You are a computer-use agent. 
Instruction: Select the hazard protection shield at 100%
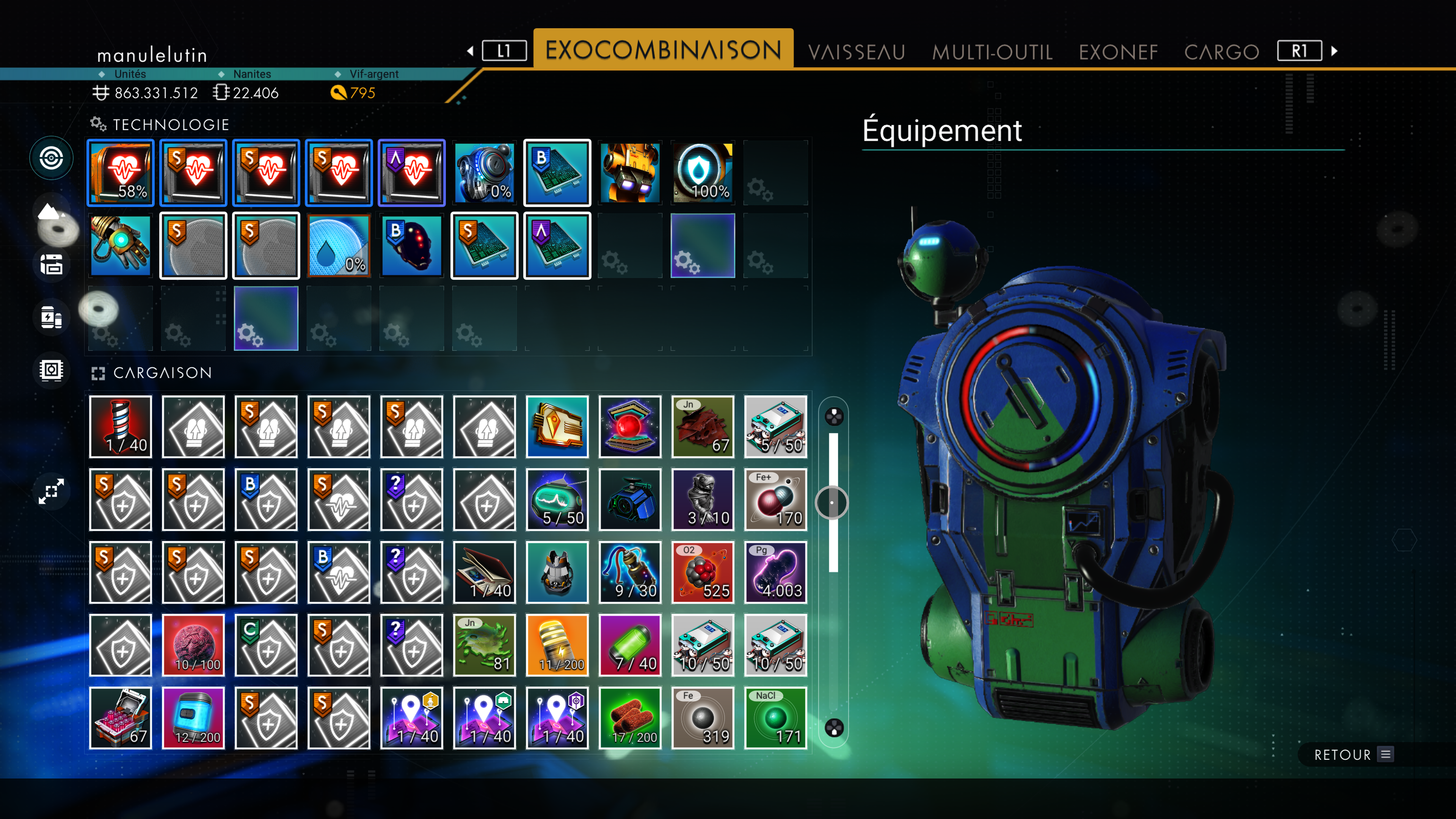click(x=703, y=173)
